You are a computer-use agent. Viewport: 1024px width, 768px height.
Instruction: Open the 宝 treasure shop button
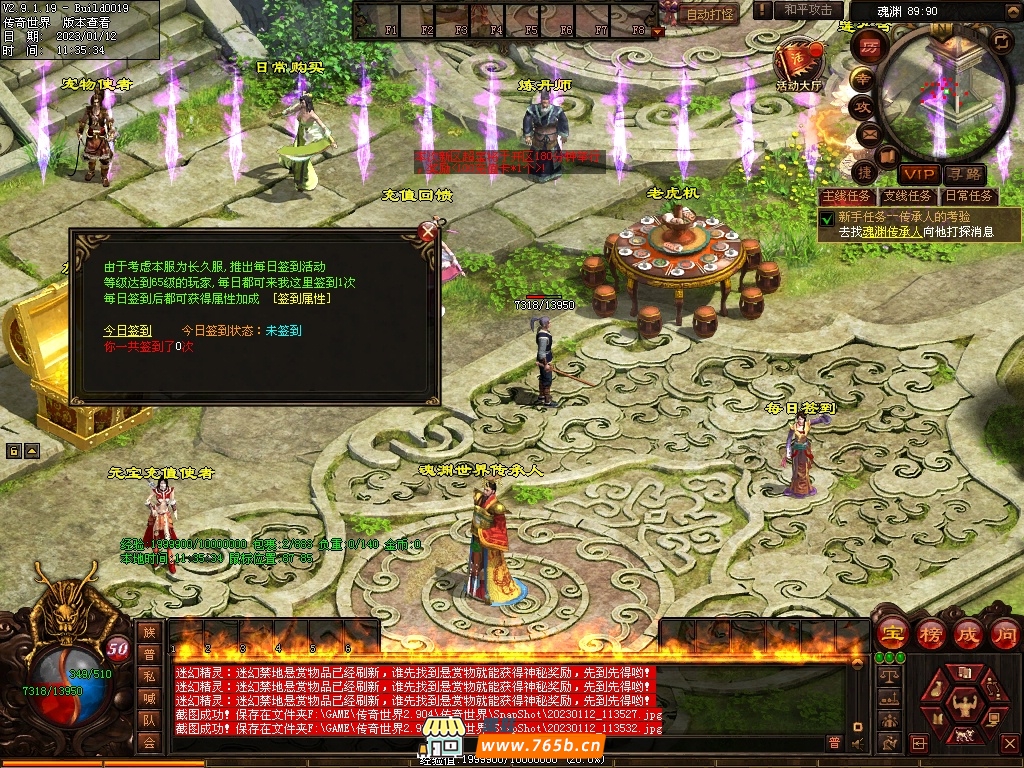click(892, 634)
